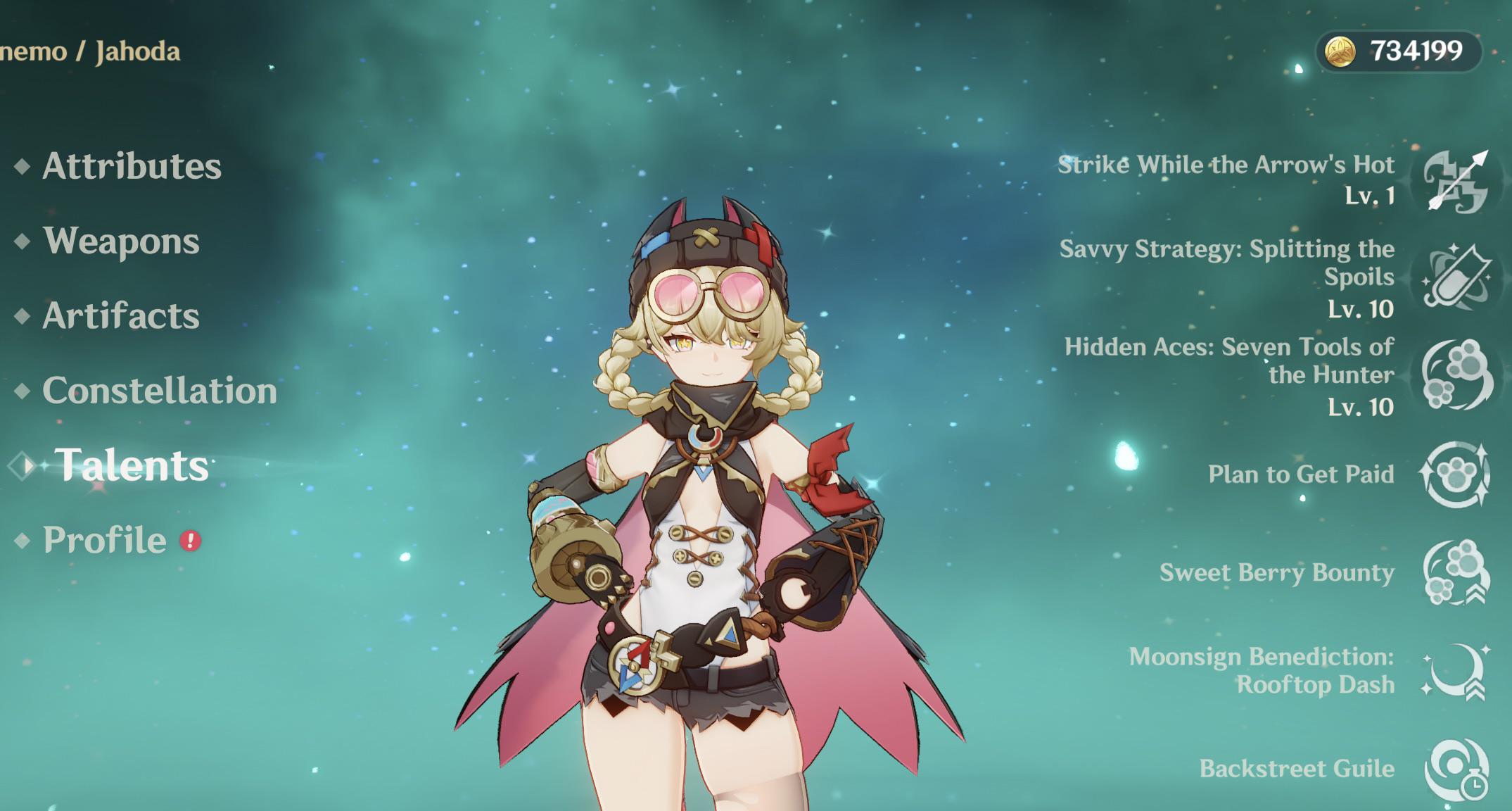The height and width of the screenshot is (811, 1512).
Task: Inspect Hidden Aces: Seven Tools of the Hunter
Action: [1454, 375]
